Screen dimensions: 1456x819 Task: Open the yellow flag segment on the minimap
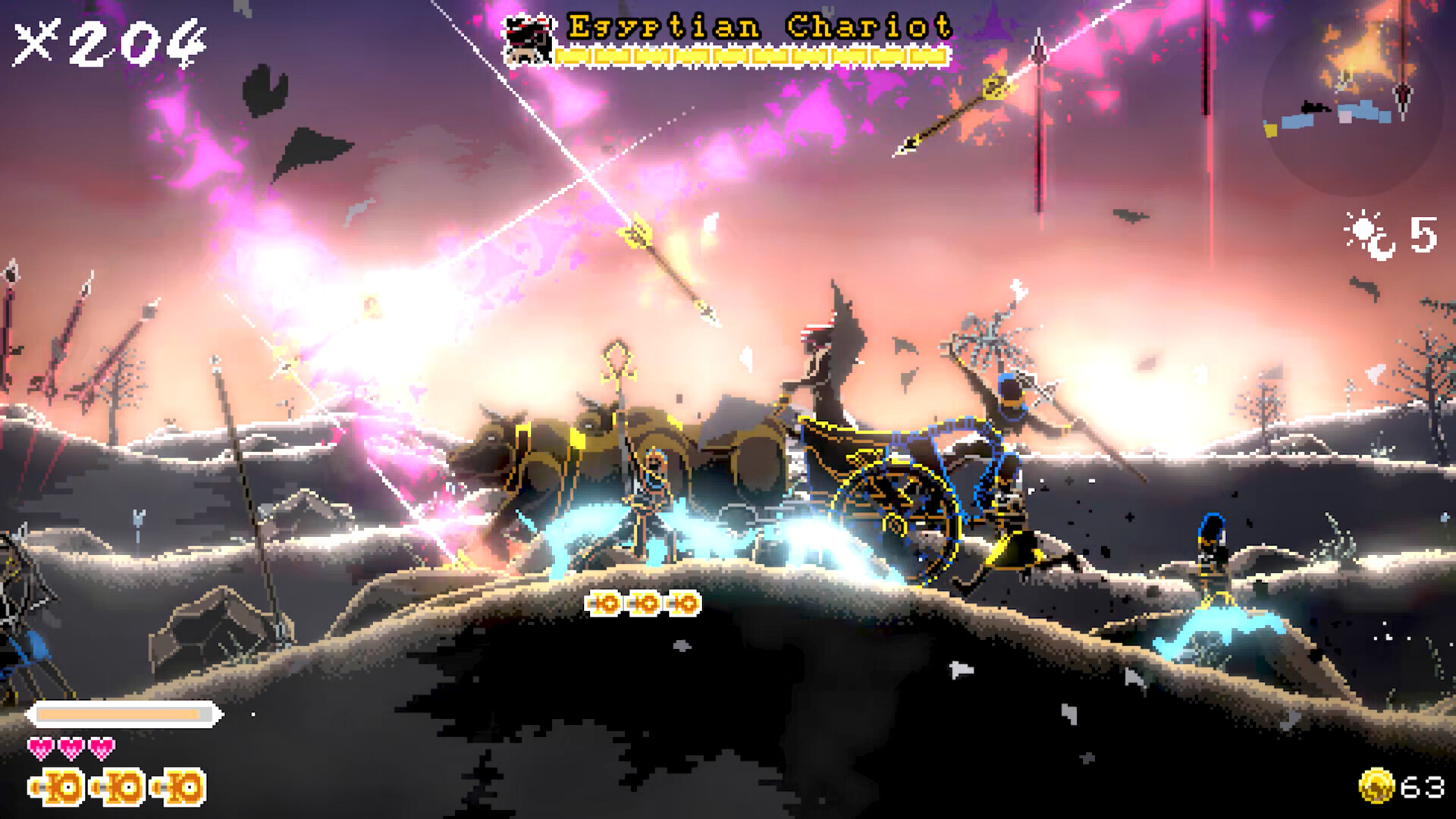point(1271,129)
